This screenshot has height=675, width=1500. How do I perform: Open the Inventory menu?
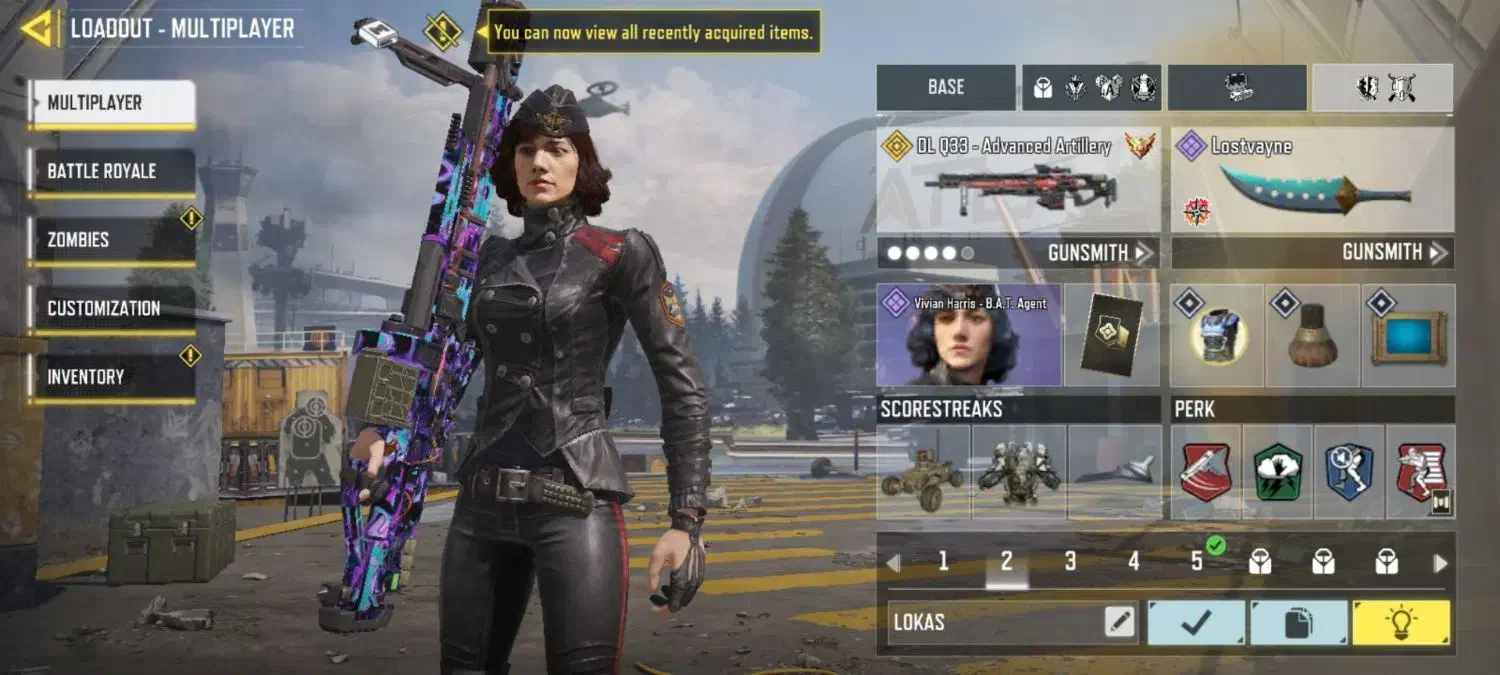(111, 378)
